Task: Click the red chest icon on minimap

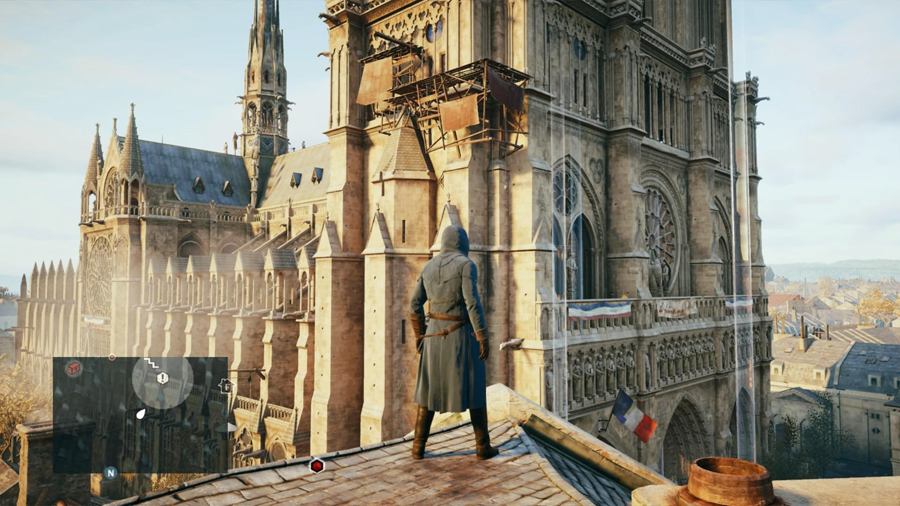Action: point(73,368)
